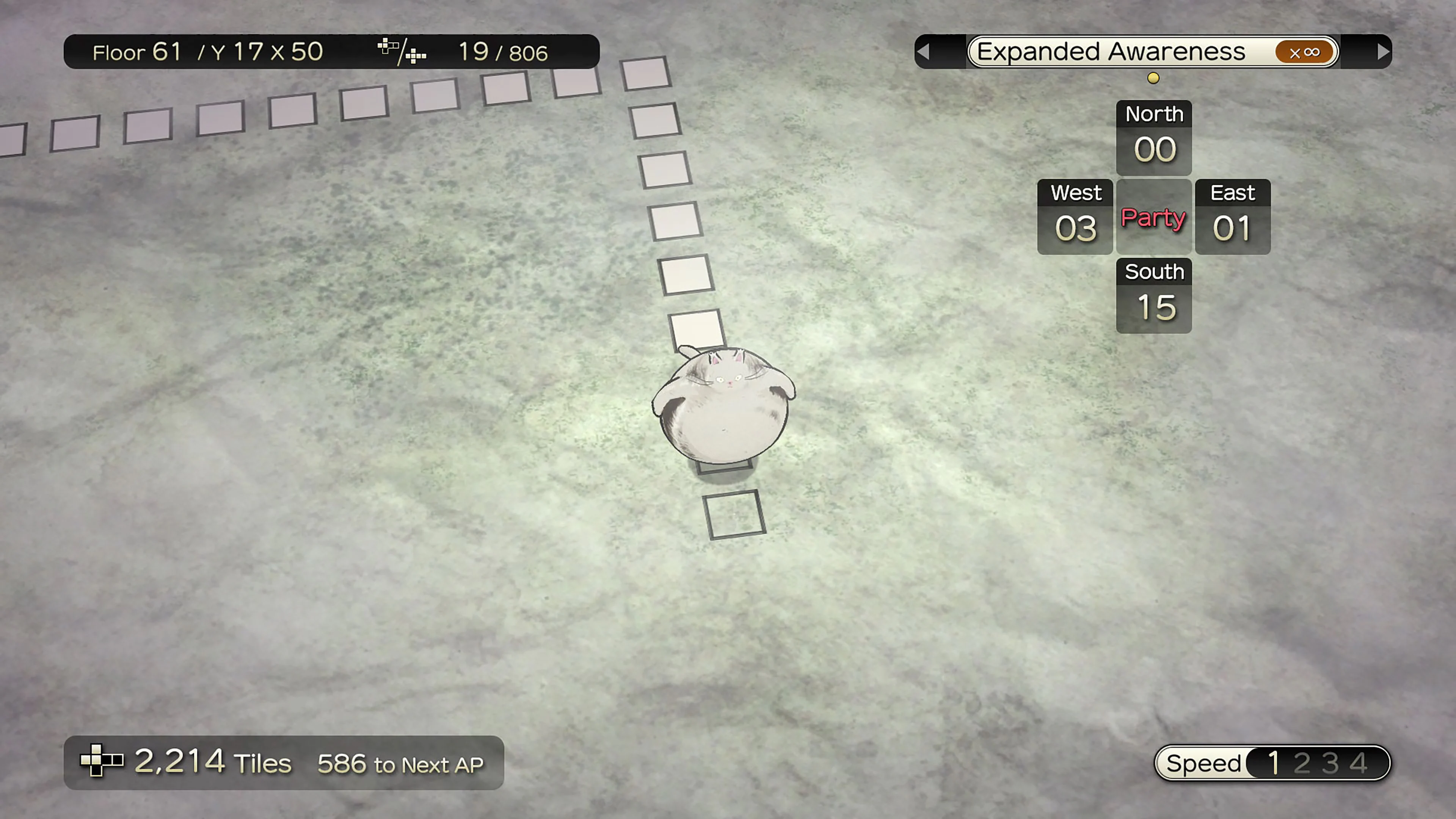Click the North 00 compass cell
The image size is (1456, 819).
[x=1153, y=137]
